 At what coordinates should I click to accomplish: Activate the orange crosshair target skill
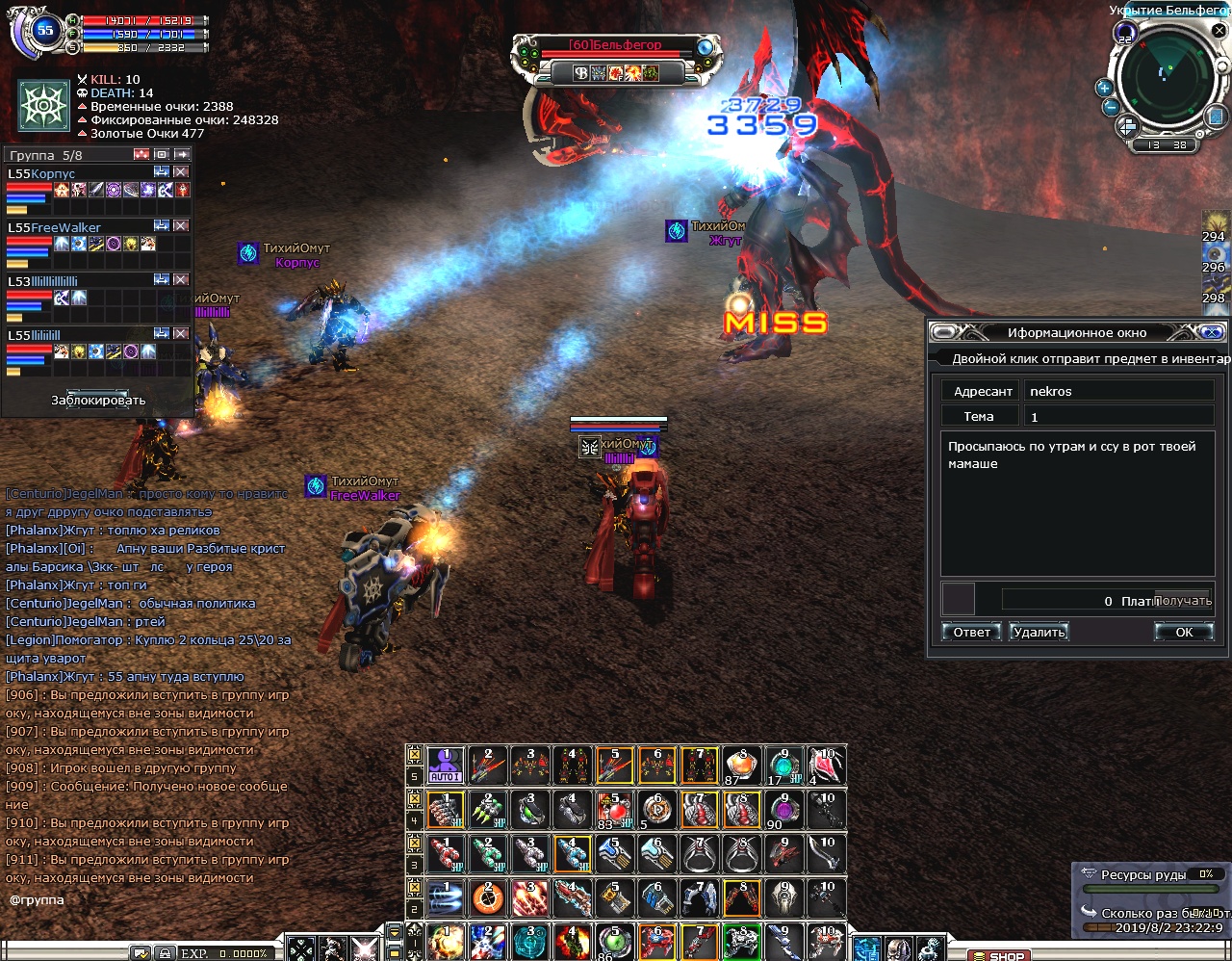[488, 899]
